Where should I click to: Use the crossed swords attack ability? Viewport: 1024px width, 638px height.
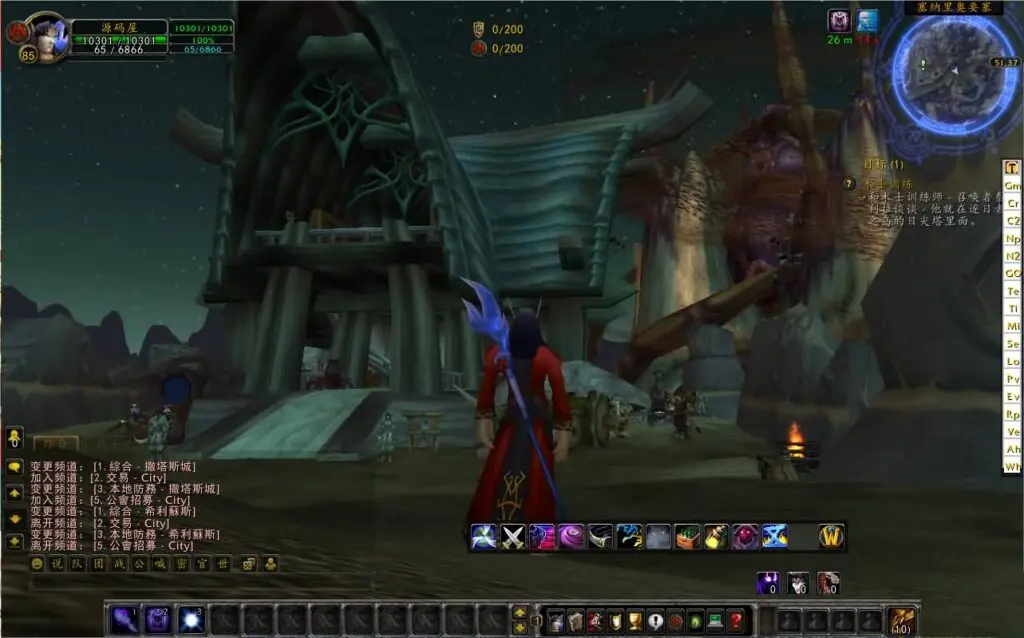point(513,537)
